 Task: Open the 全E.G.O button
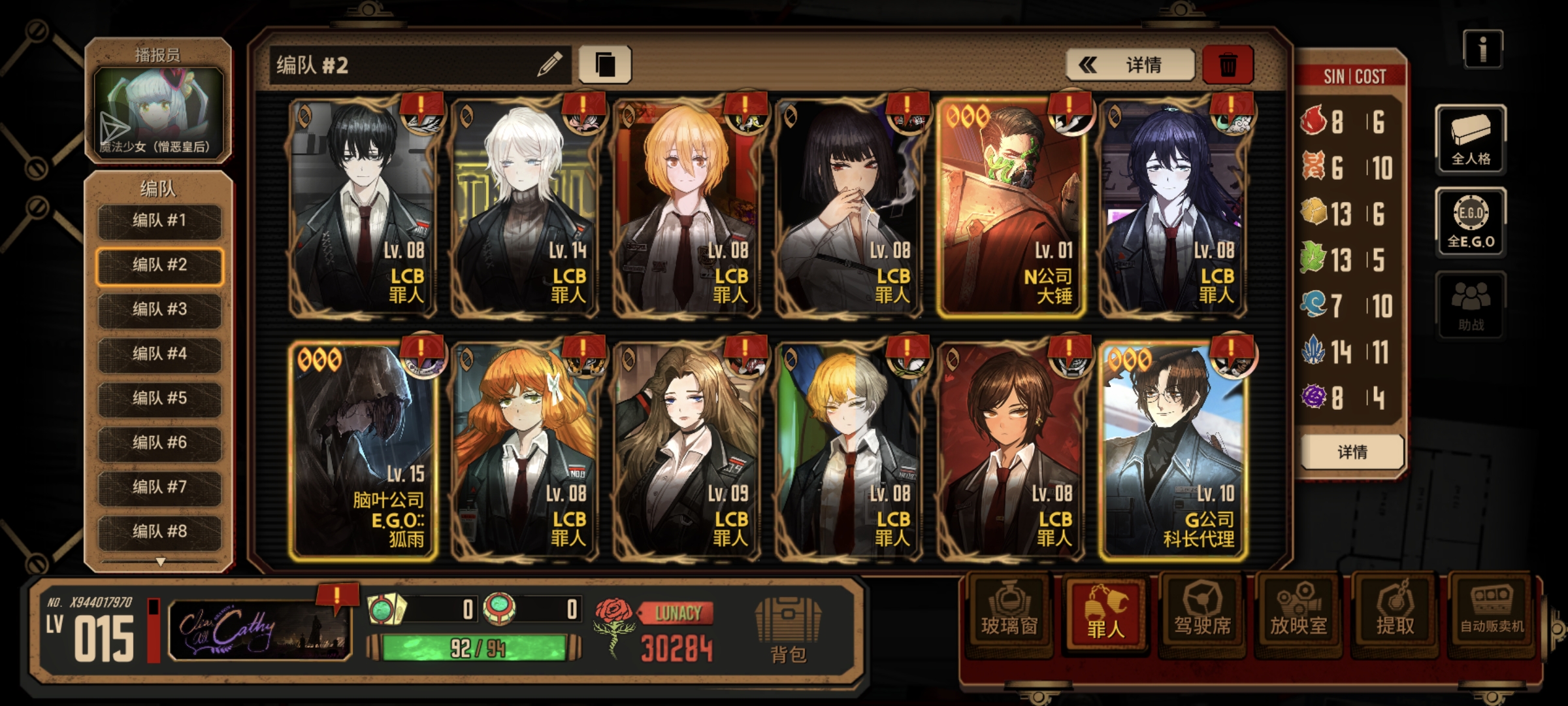coord(1471,222)
